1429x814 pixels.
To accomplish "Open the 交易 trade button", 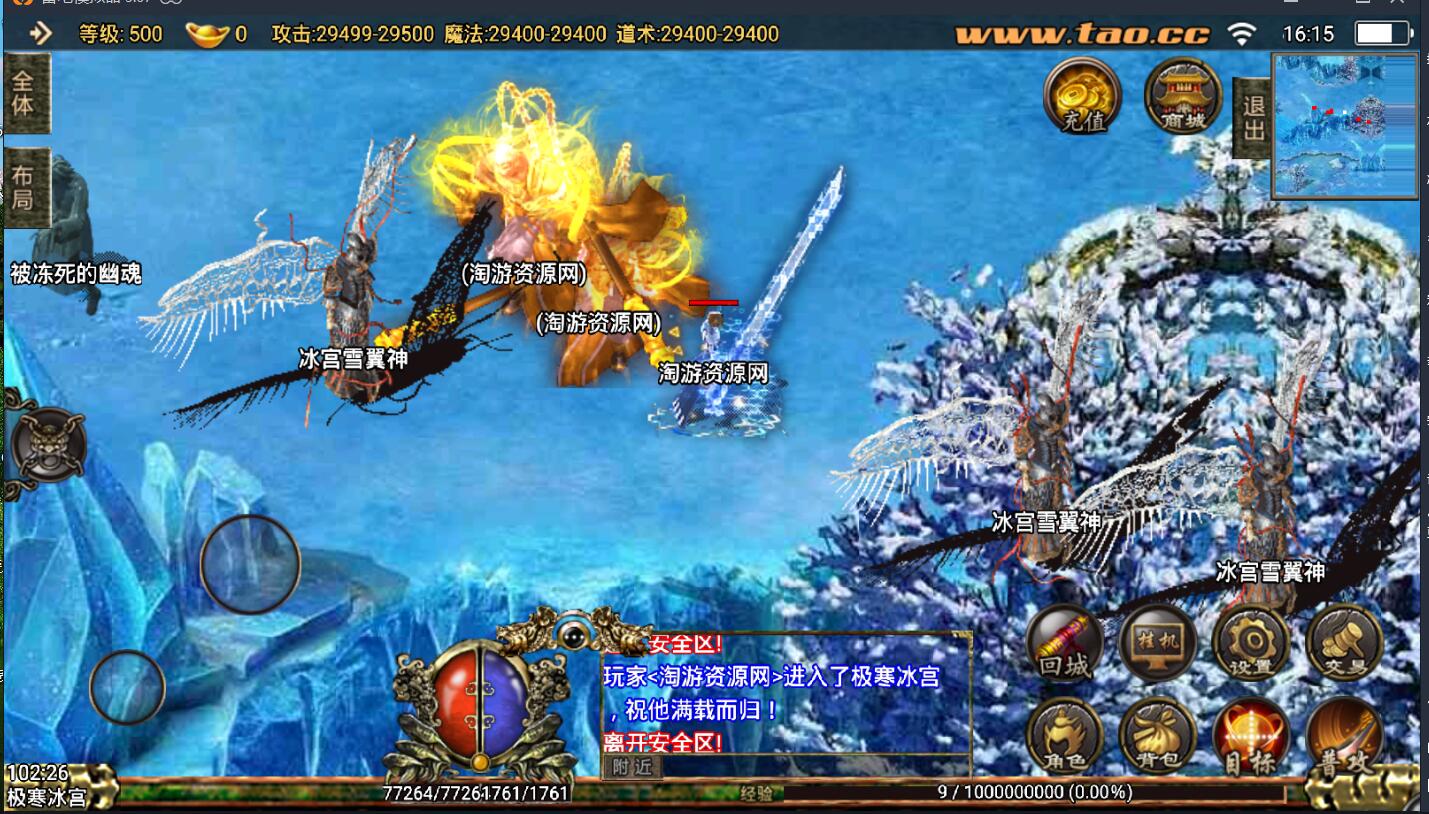I will [x=1344, y=642].
